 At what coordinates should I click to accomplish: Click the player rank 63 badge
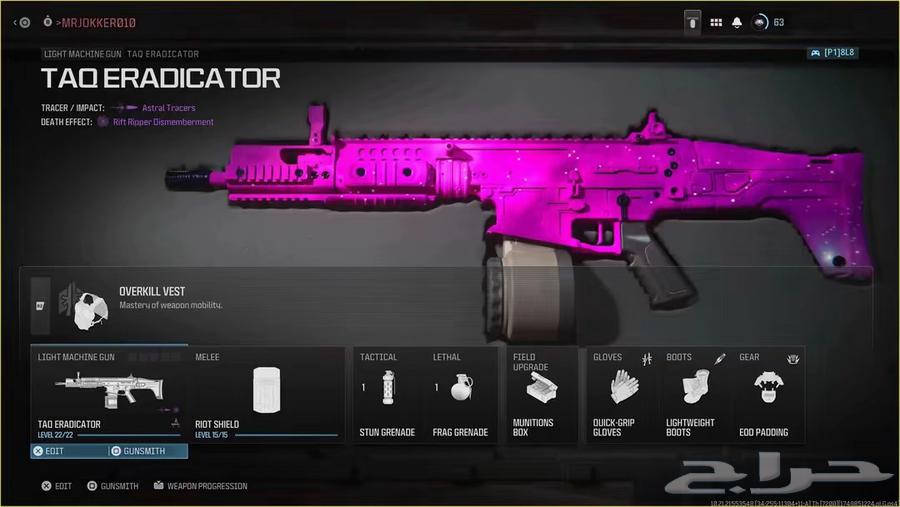[768, 22]
